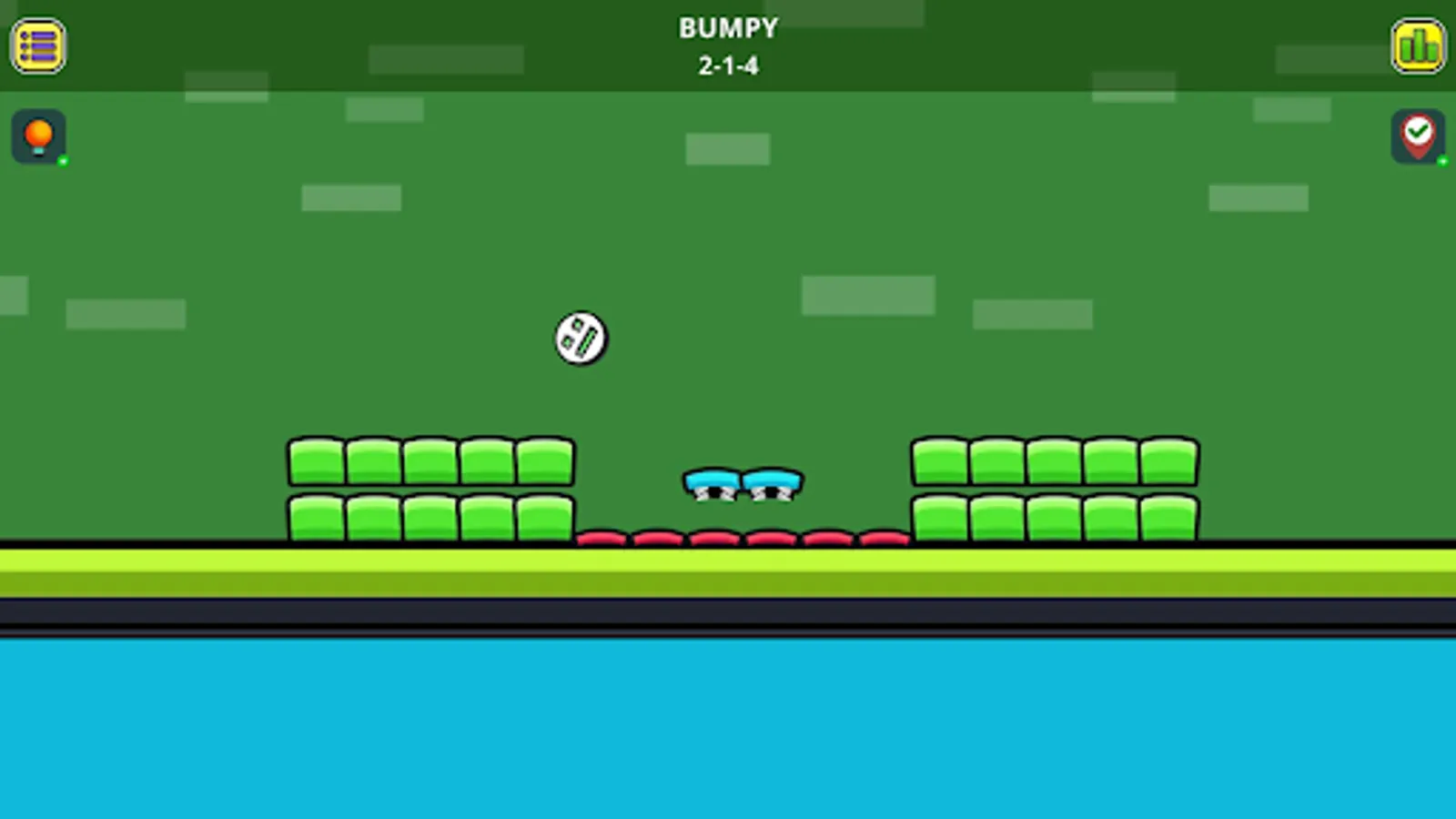Open level selector via 2-1-4 label

pyautogui.click(x=727, y=65)
